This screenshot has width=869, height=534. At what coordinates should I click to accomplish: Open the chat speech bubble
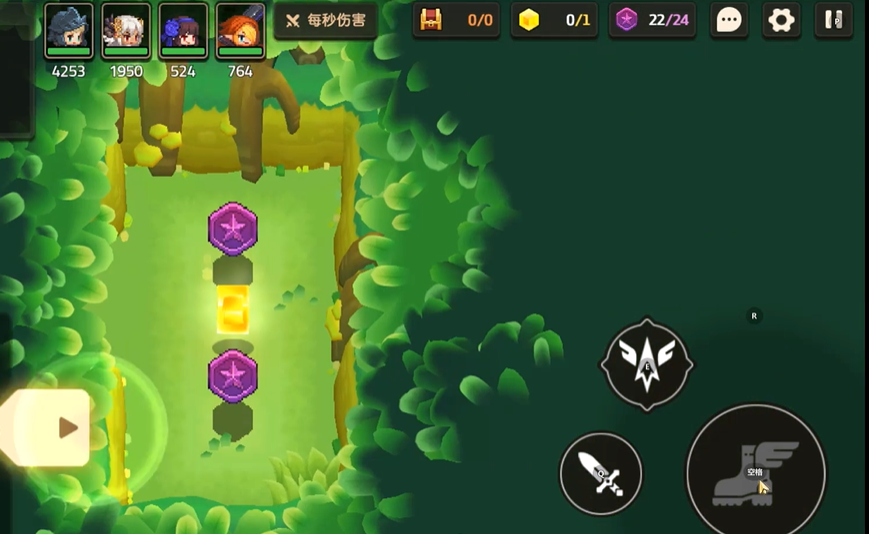click(730, 20)
